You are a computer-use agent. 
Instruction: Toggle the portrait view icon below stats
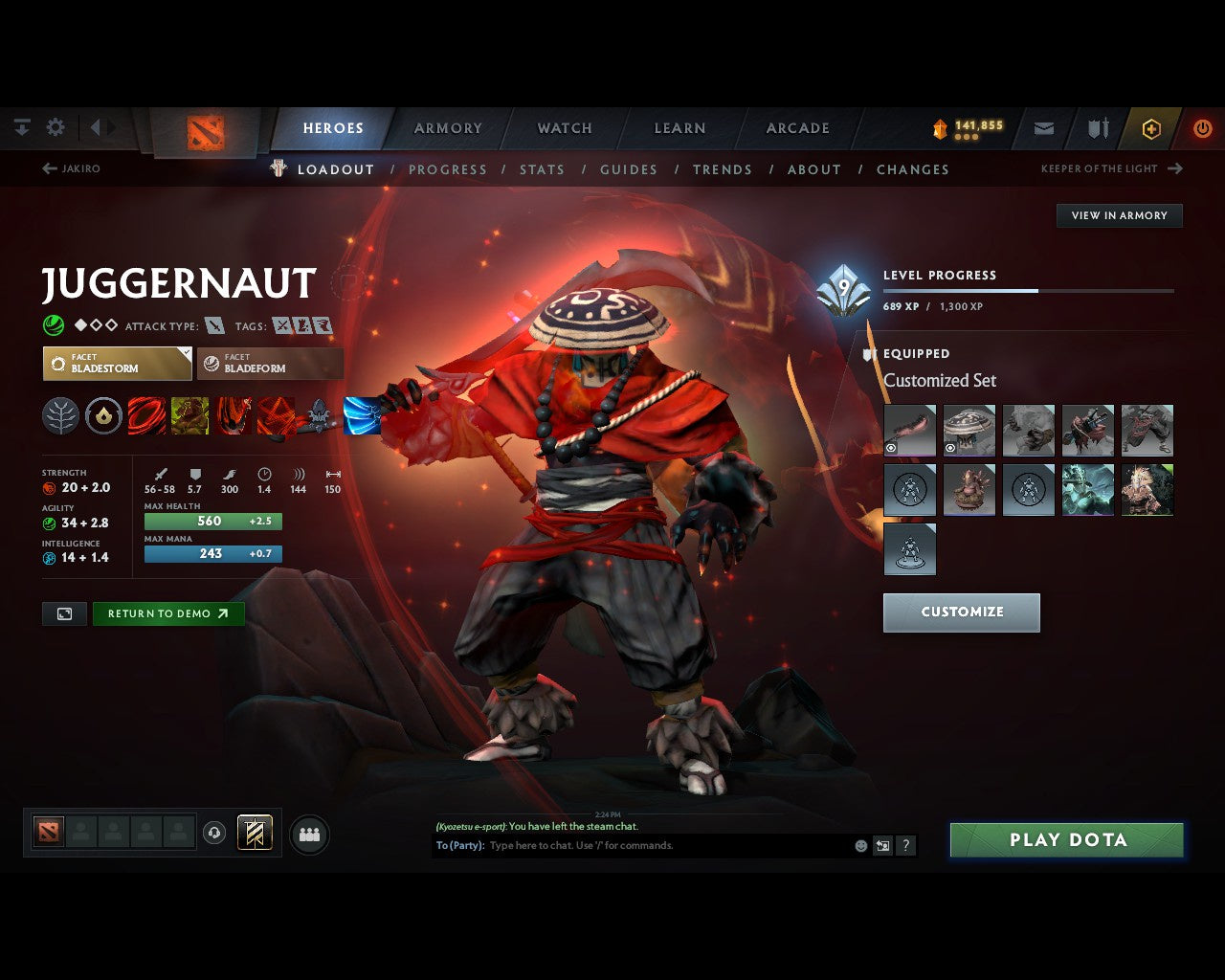click(x=64, y=613)
